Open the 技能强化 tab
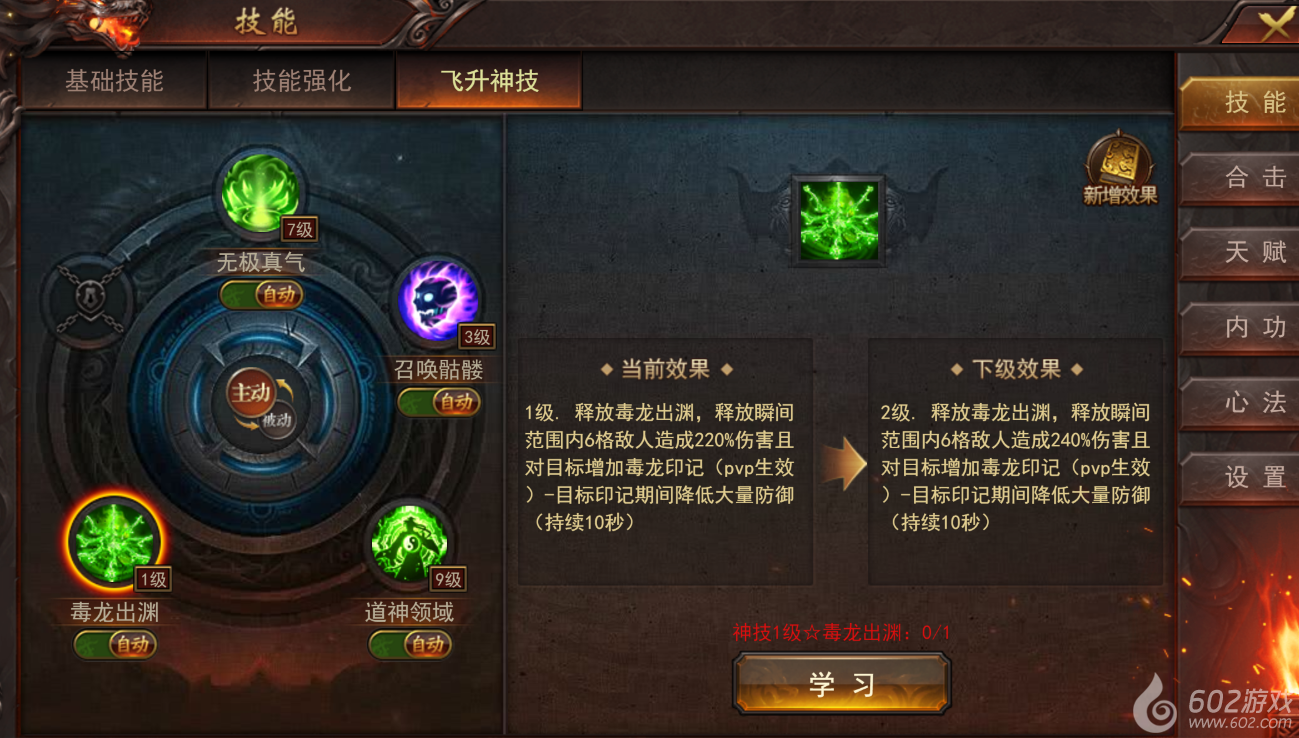This screenshot has height=738, width=1299. click(x=301, y=81)
